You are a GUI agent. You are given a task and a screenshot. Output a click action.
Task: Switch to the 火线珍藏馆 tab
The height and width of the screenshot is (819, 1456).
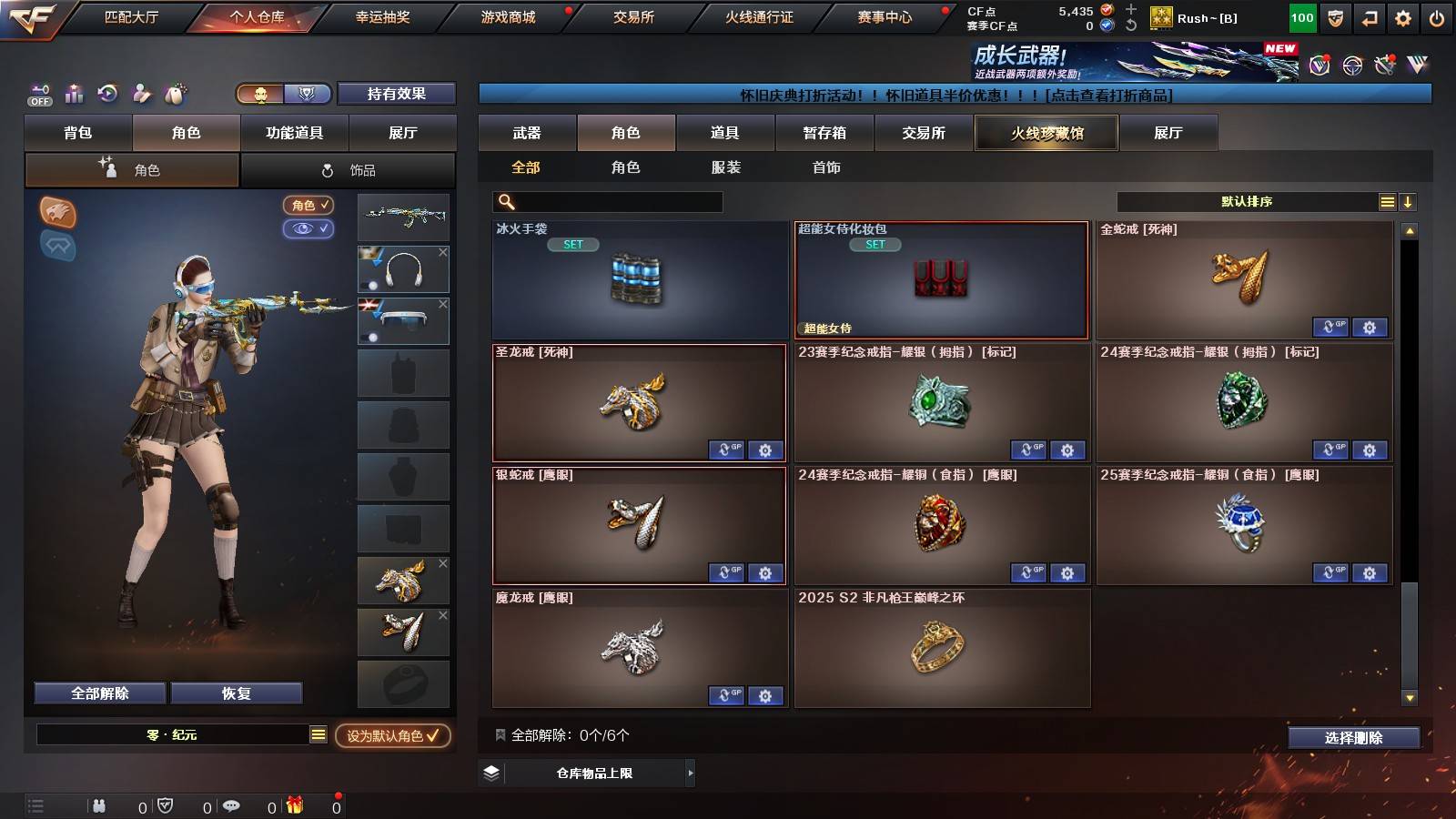(x=1046, y=133)
